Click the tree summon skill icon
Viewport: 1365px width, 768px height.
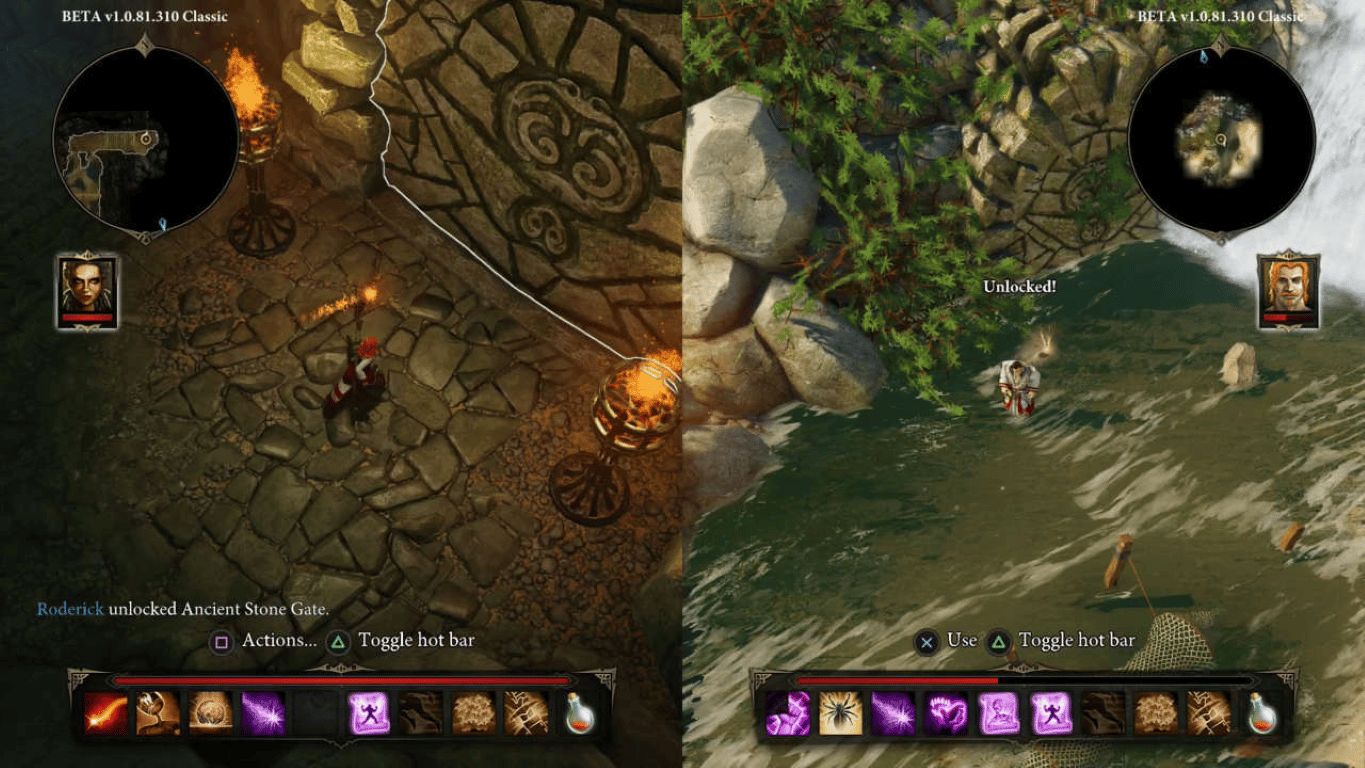(x=474, y=711)
